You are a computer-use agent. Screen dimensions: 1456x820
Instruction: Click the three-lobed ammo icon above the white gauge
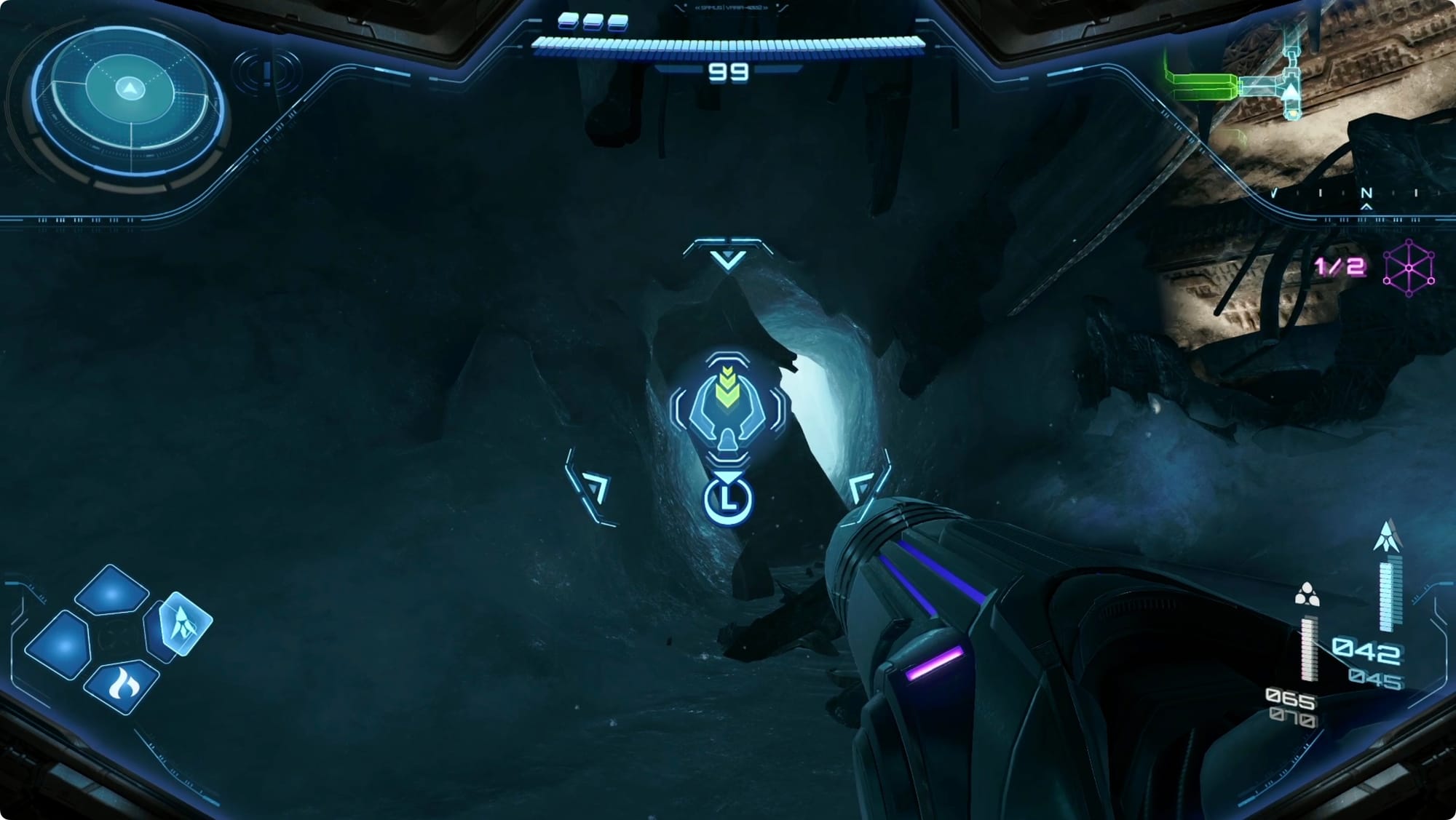click(x=1307, y=594)
